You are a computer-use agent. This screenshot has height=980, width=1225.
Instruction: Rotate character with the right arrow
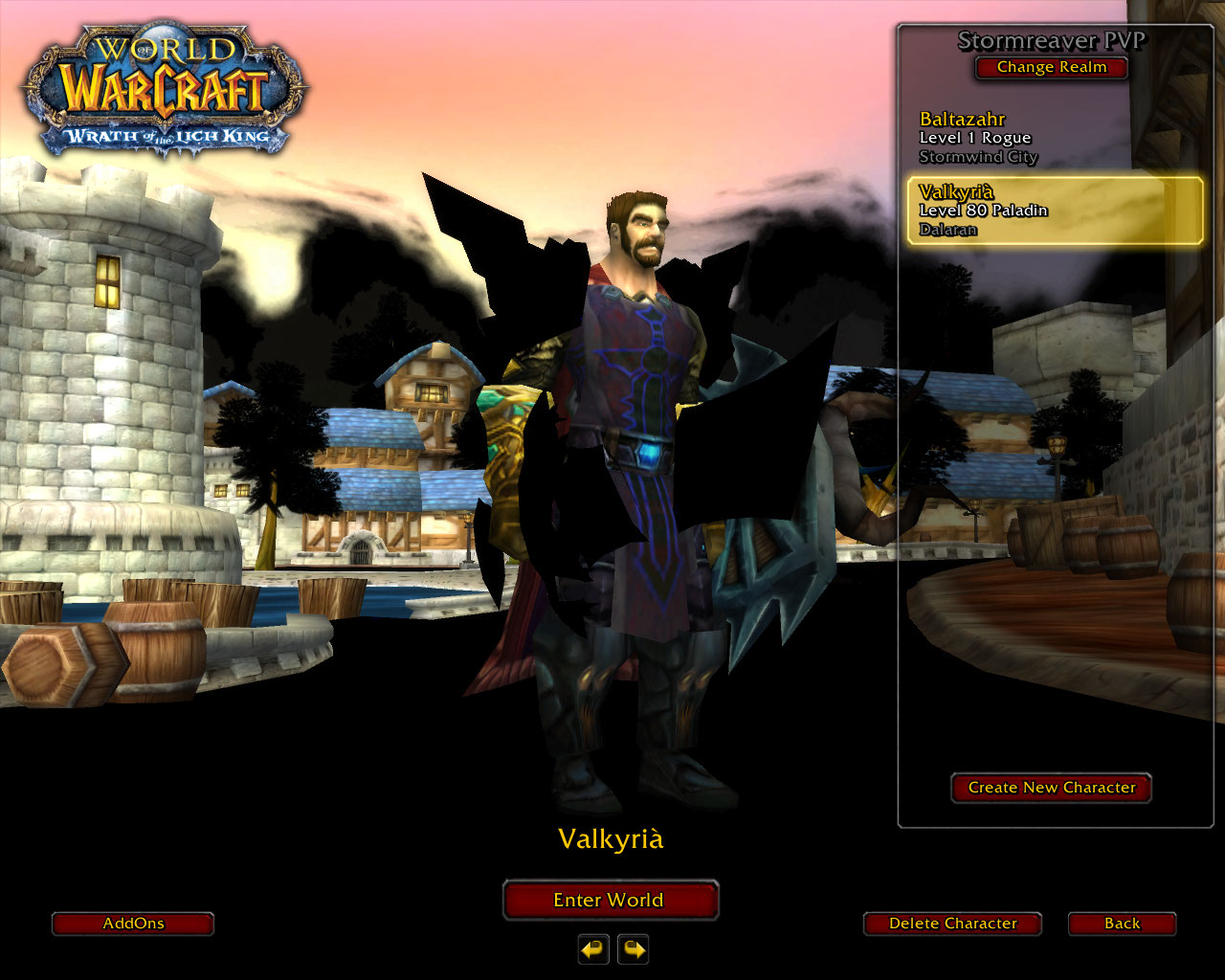coord(634,949)
